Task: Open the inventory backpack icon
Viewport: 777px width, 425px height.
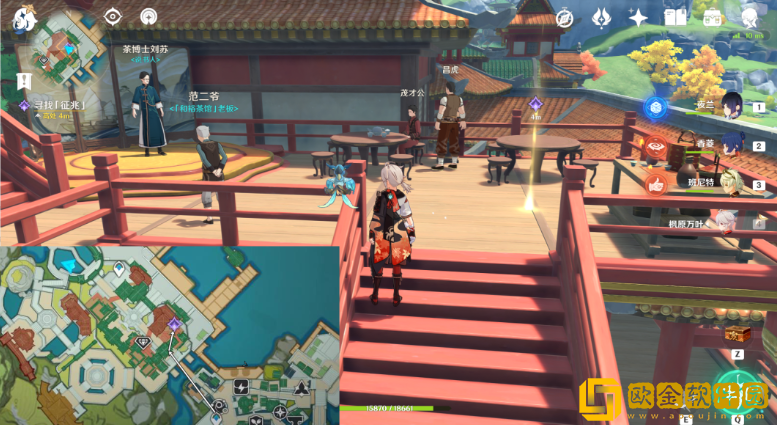Action: pyautogui.click(x=712, y=17)
